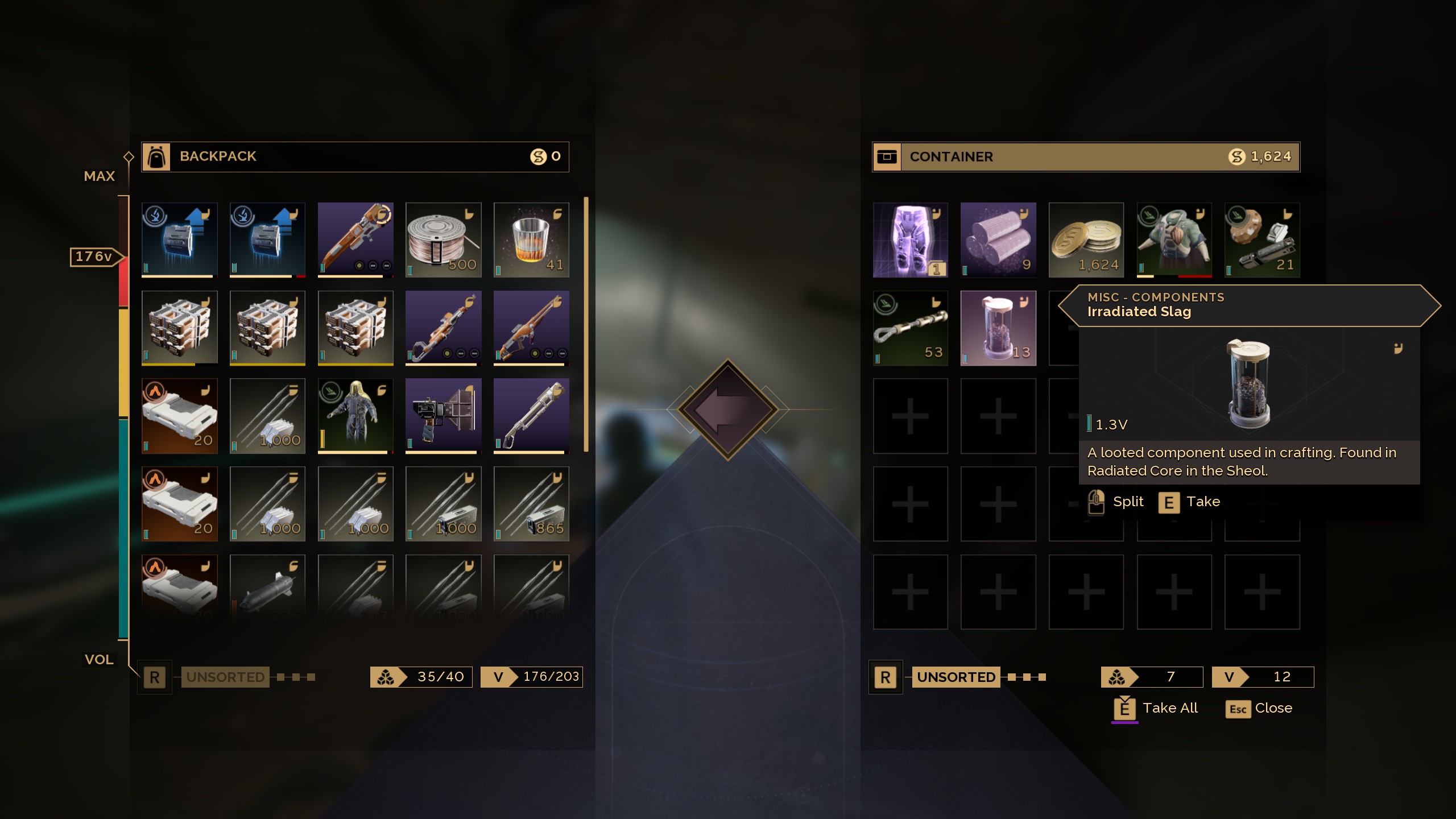Toggle the backpack UNSORTED sort mode
Image resolution: width=1456 pixels, height=819 pixels.
click(225, 677)
